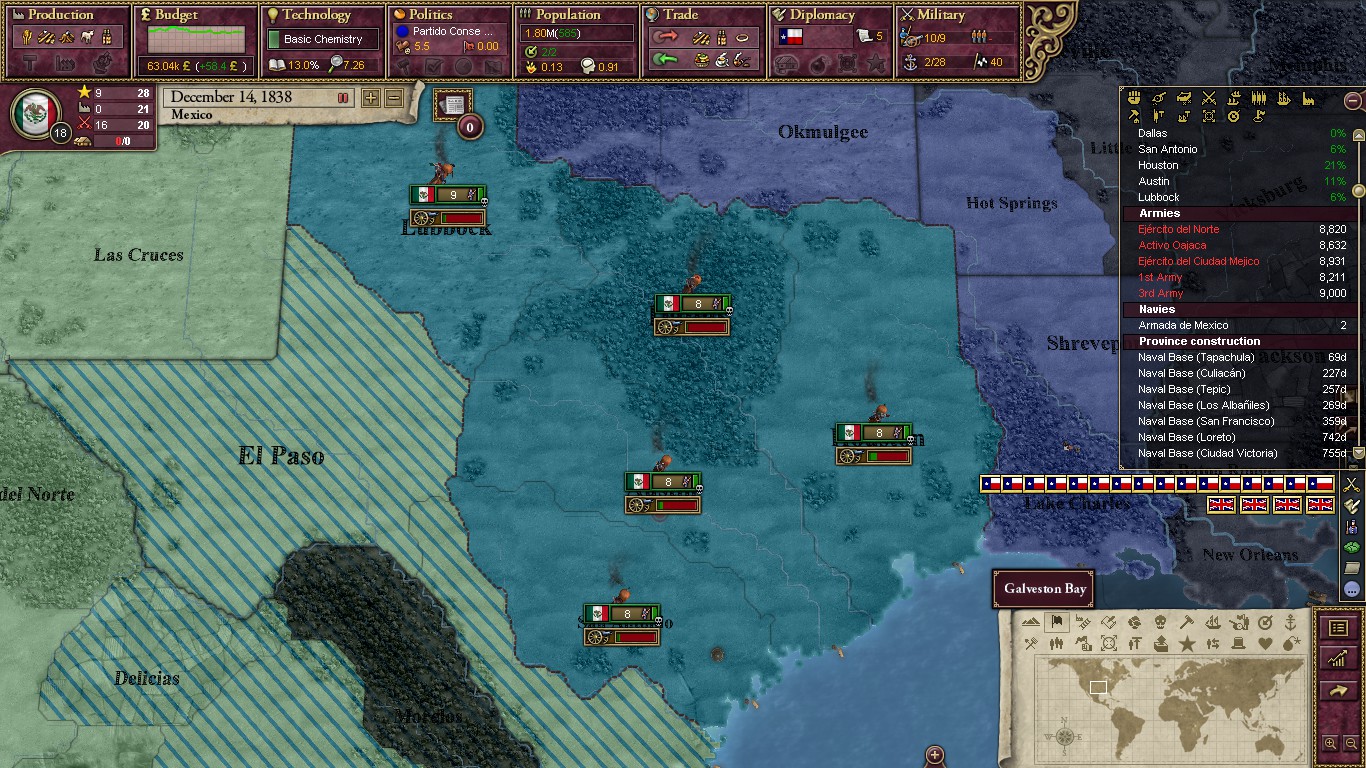Toggle the political flag mapmode

tap(1055, 622)
